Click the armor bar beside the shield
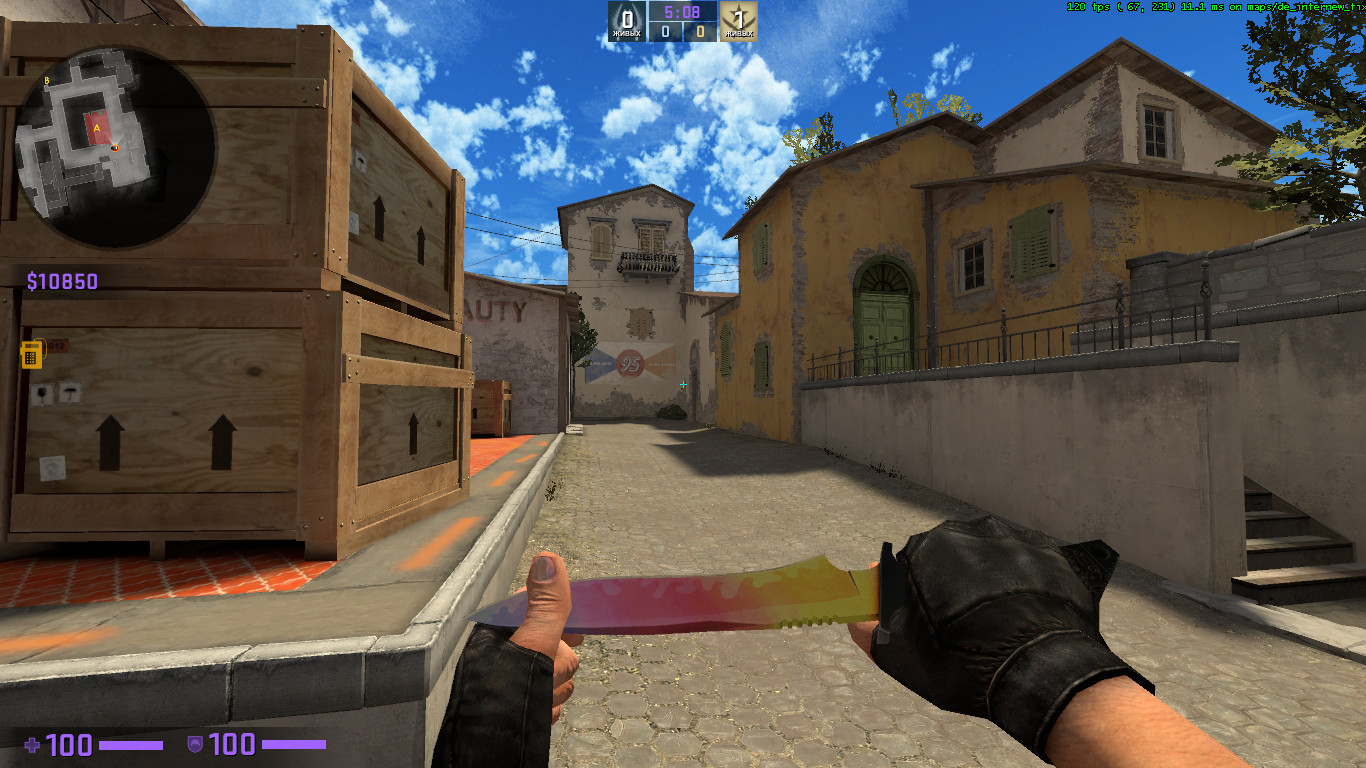The width and height of the screenshot is (1366, 768). 295,744
